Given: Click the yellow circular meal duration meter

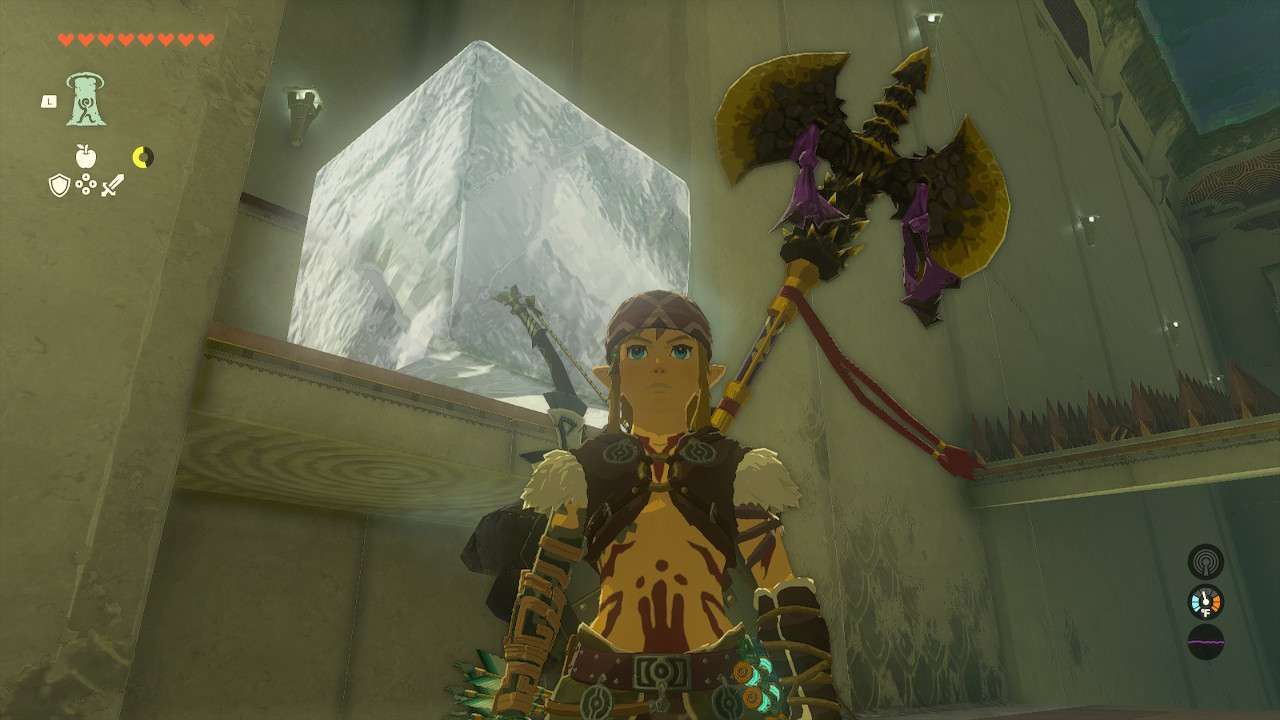Looking at the screenshot, I should click(144, 157).
